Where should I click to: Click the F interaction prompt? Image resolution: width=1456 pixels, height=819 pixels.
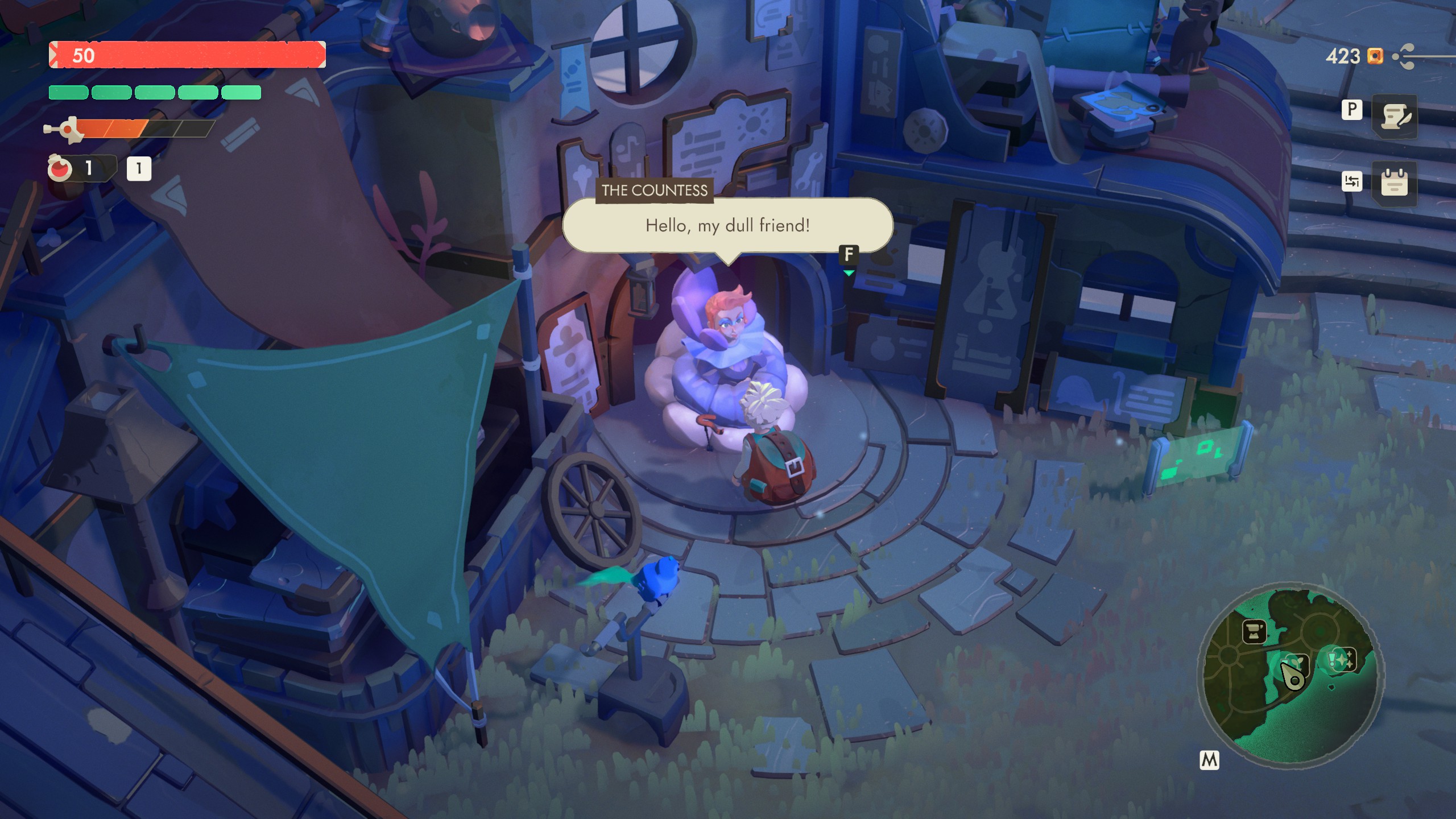(x=849, y=256)
